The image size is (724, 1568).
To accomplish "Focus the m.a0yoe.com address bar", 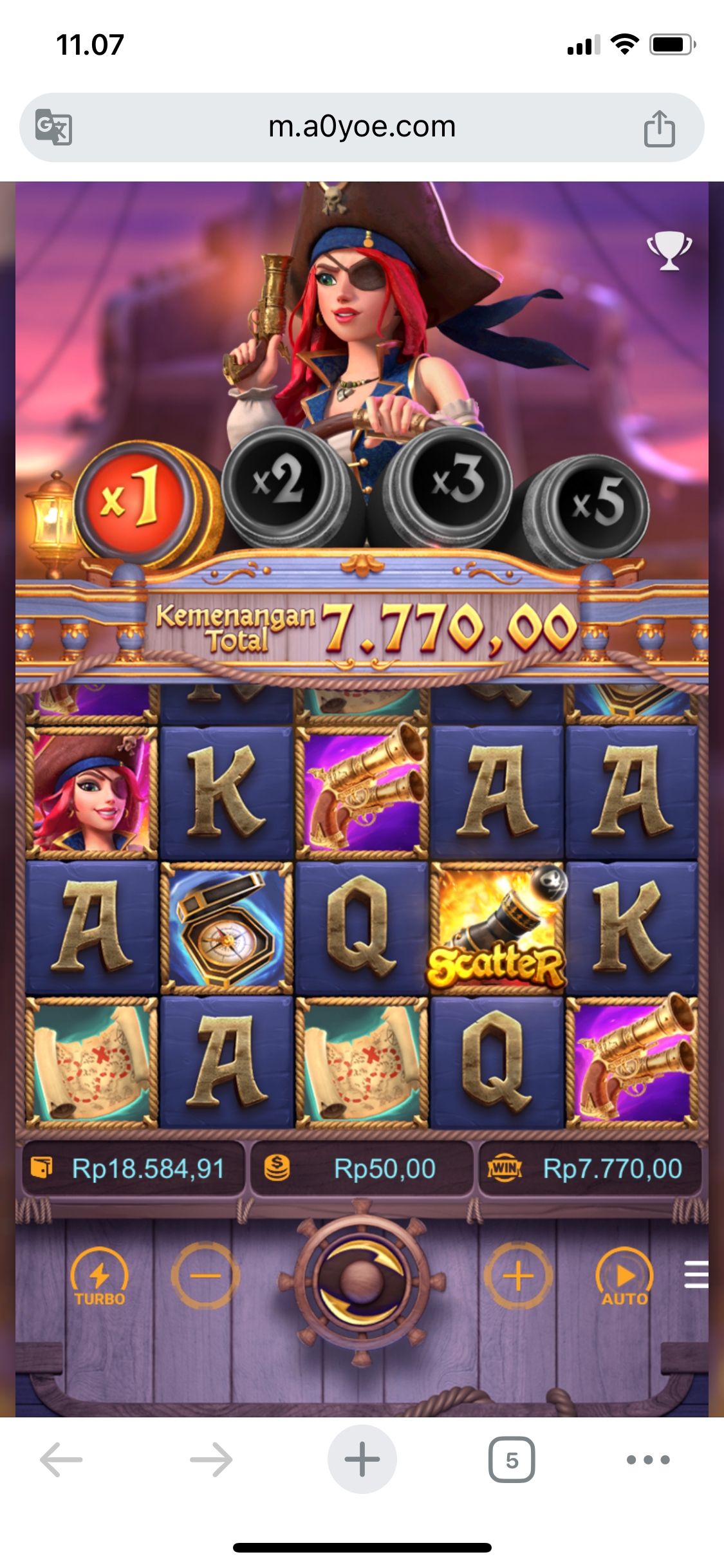I will point(362,127).
